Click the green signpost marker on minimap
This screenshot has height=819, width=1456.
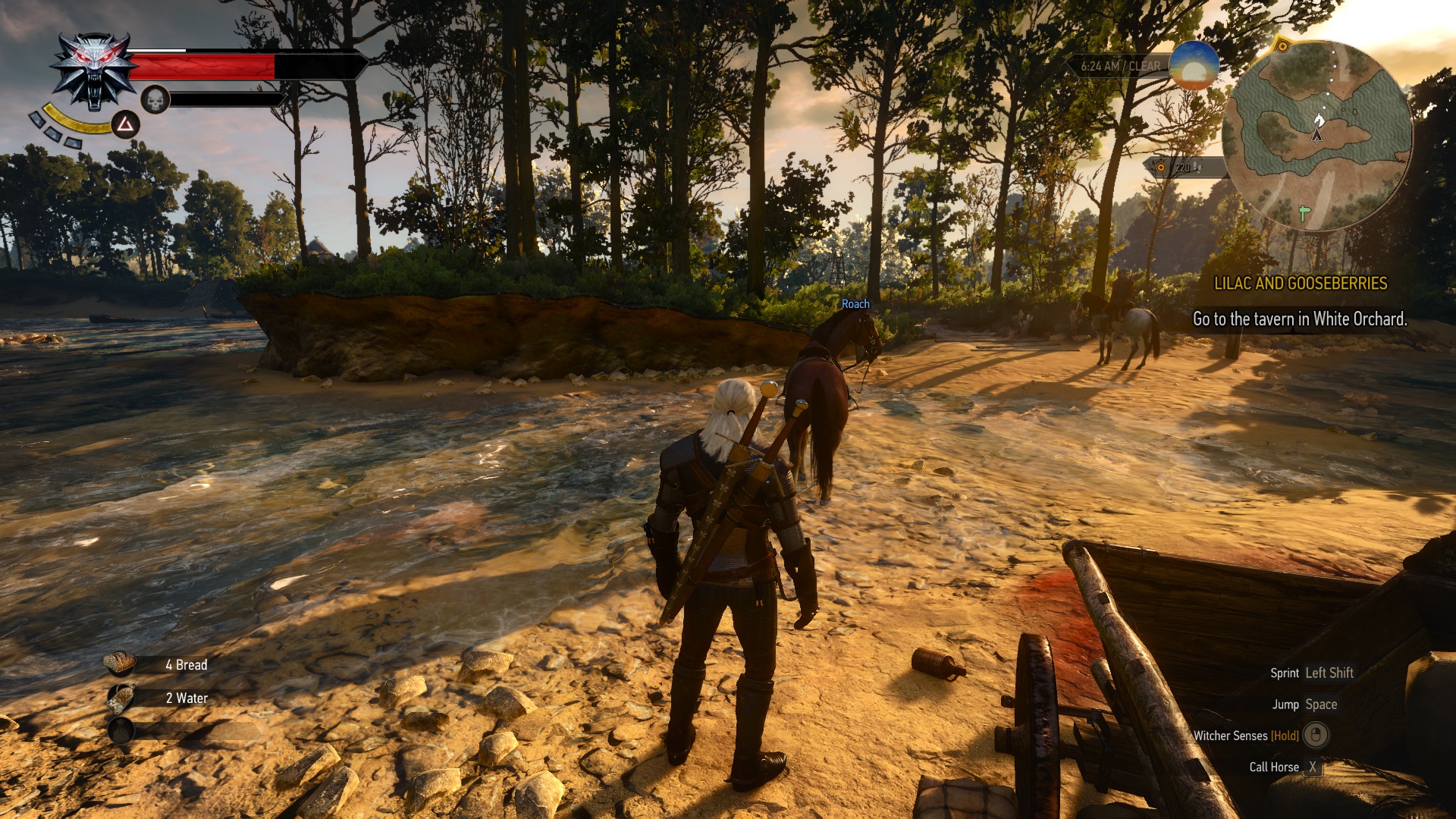pos(1304,214)
